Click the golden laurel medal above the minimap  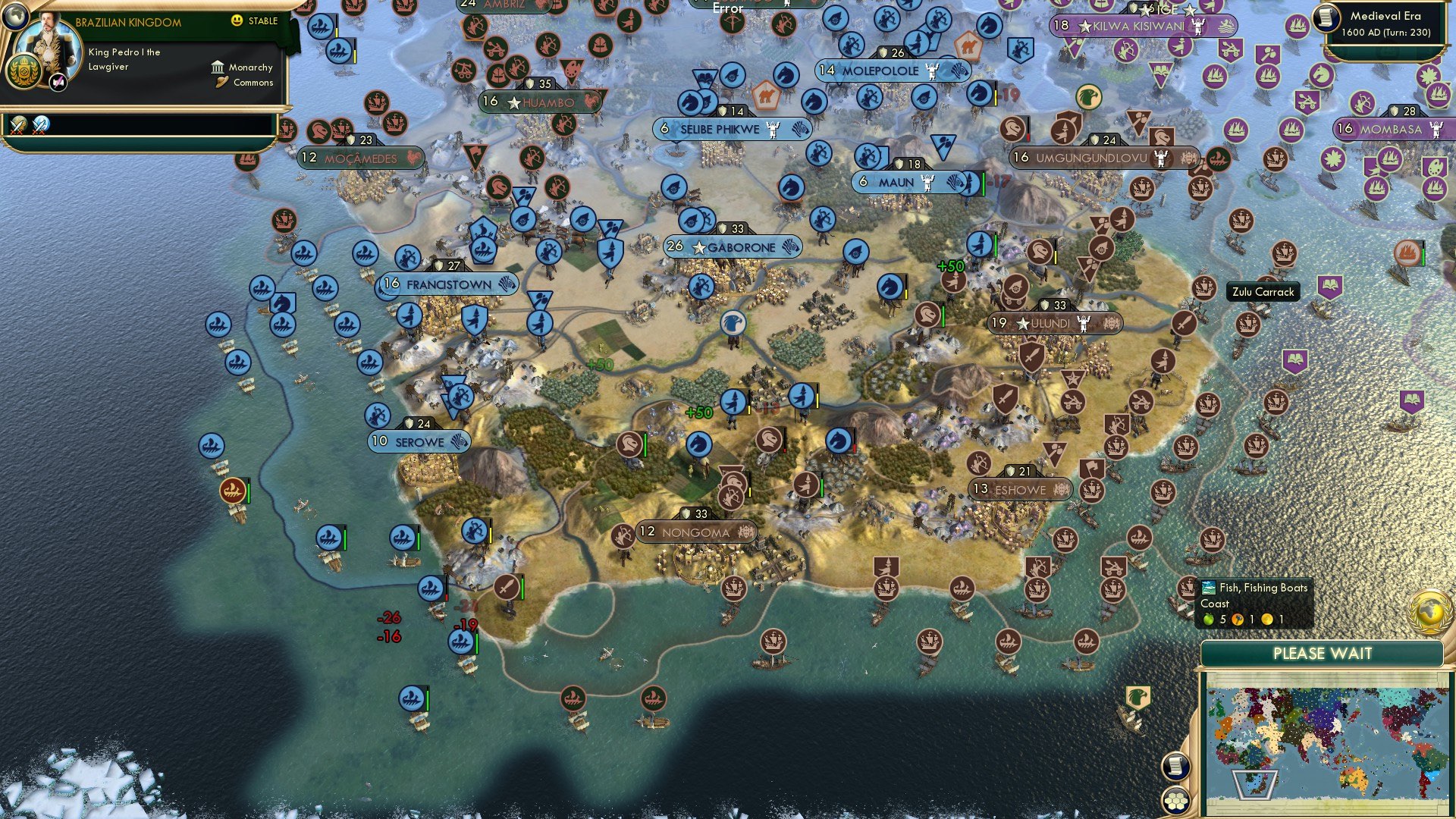pos(1429,612)
